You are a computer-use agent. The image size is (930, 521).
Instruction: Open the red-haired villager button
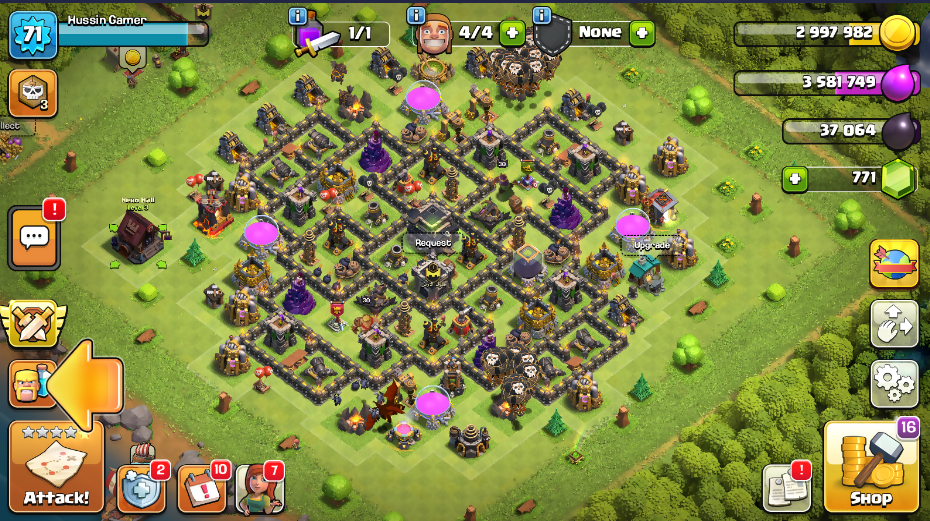[x=258, y=489]
